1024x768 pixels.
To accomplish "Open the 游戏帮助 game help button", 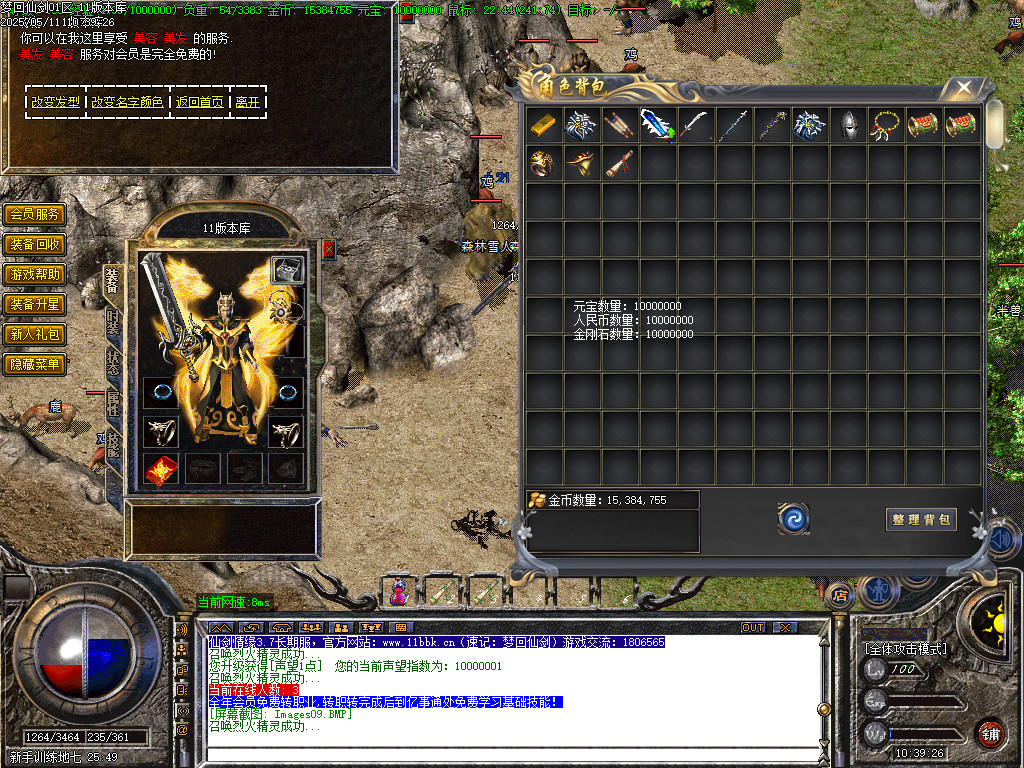I will [x=35, y=274].
